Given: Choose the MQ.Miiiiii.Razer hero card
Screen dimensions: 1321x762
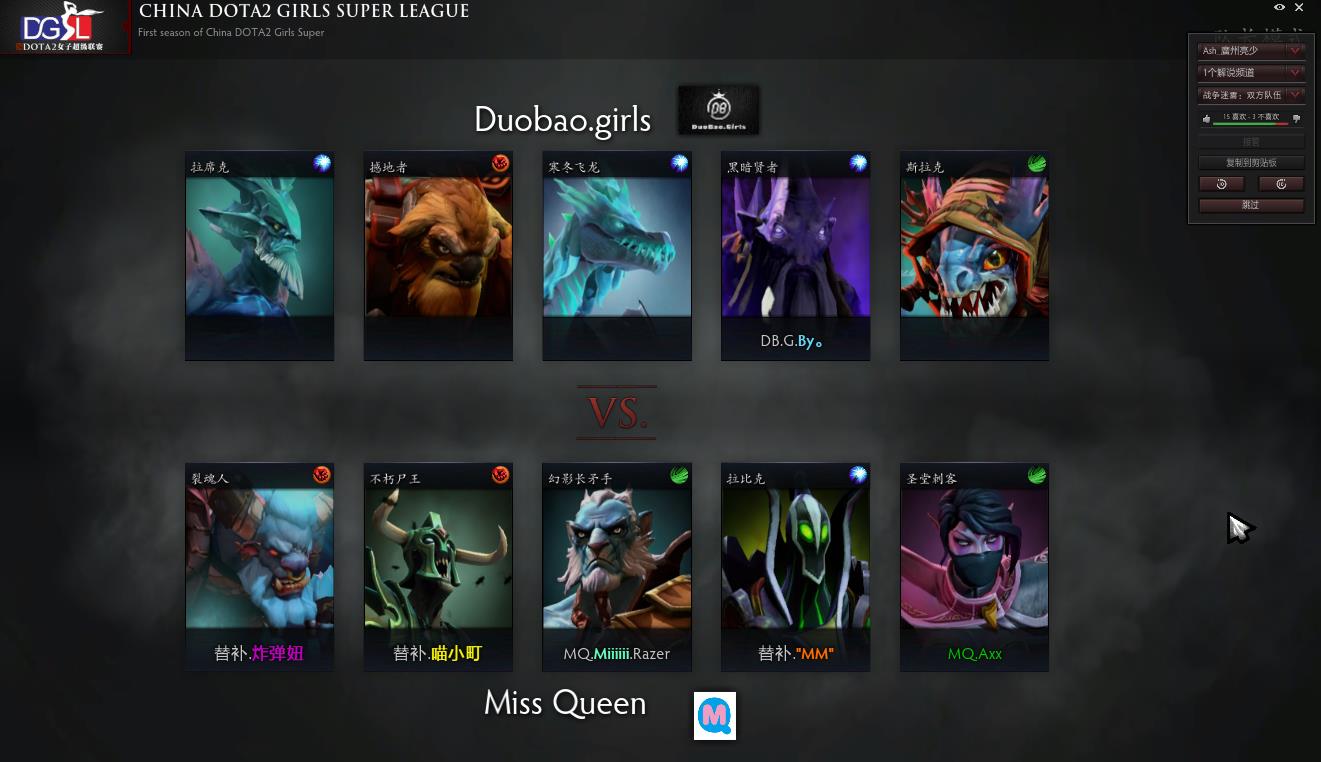Looking at the screenshot, I should click(x=617, y=567).
